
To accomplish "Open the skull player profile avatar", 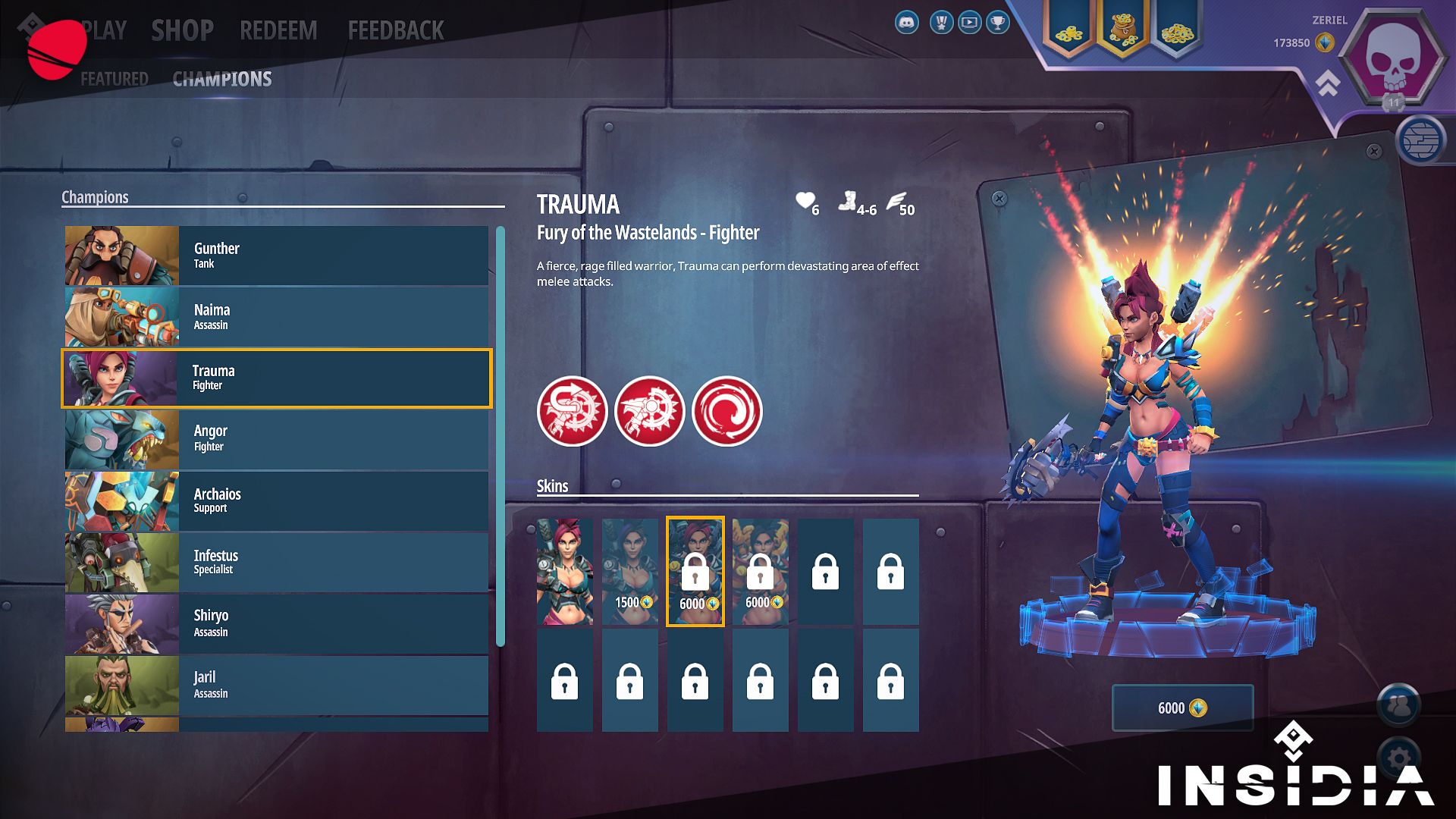I will (x=1392, y=58).
